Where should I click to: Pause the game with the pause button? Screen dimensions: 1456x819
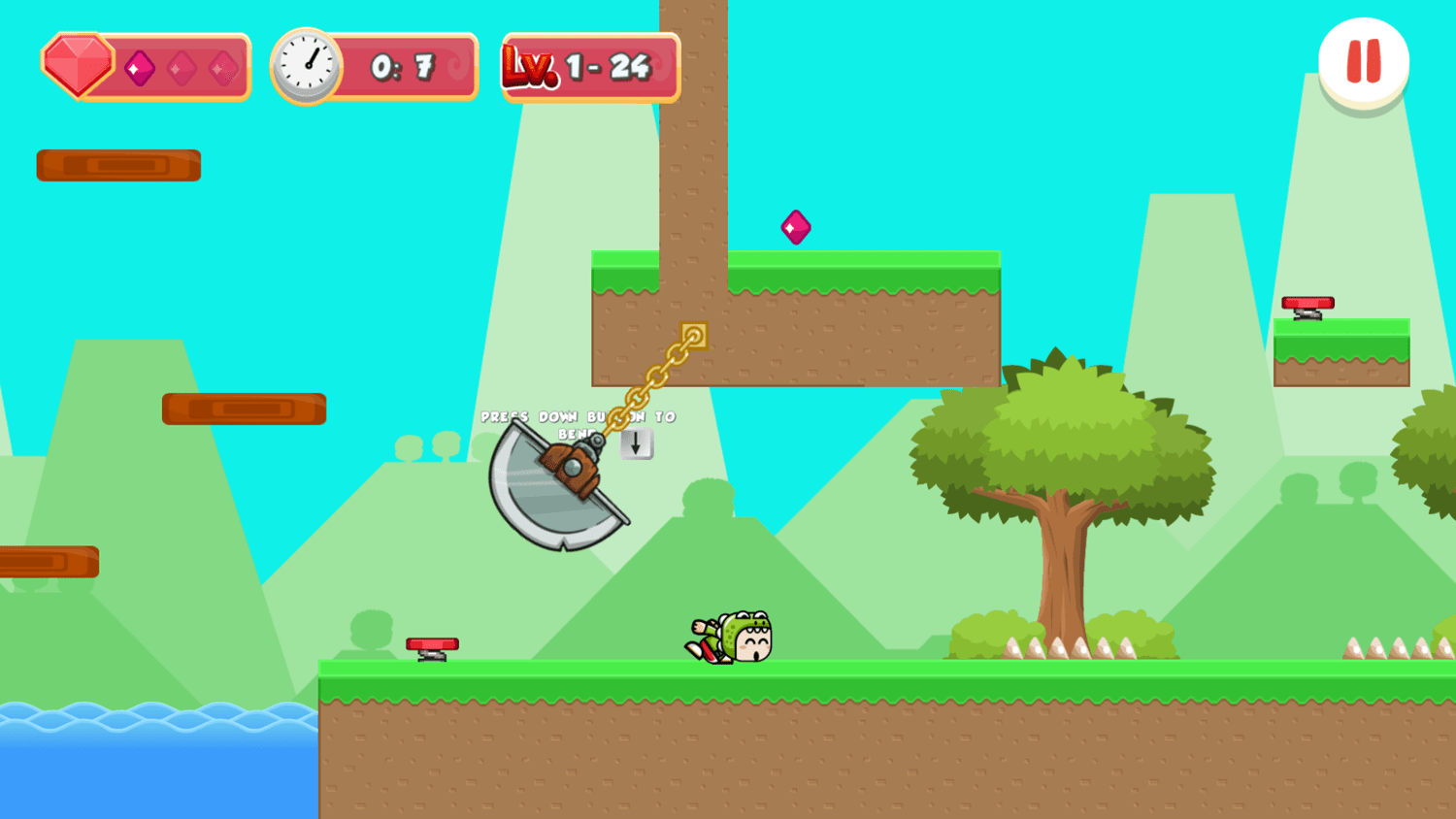[1363, 60]
